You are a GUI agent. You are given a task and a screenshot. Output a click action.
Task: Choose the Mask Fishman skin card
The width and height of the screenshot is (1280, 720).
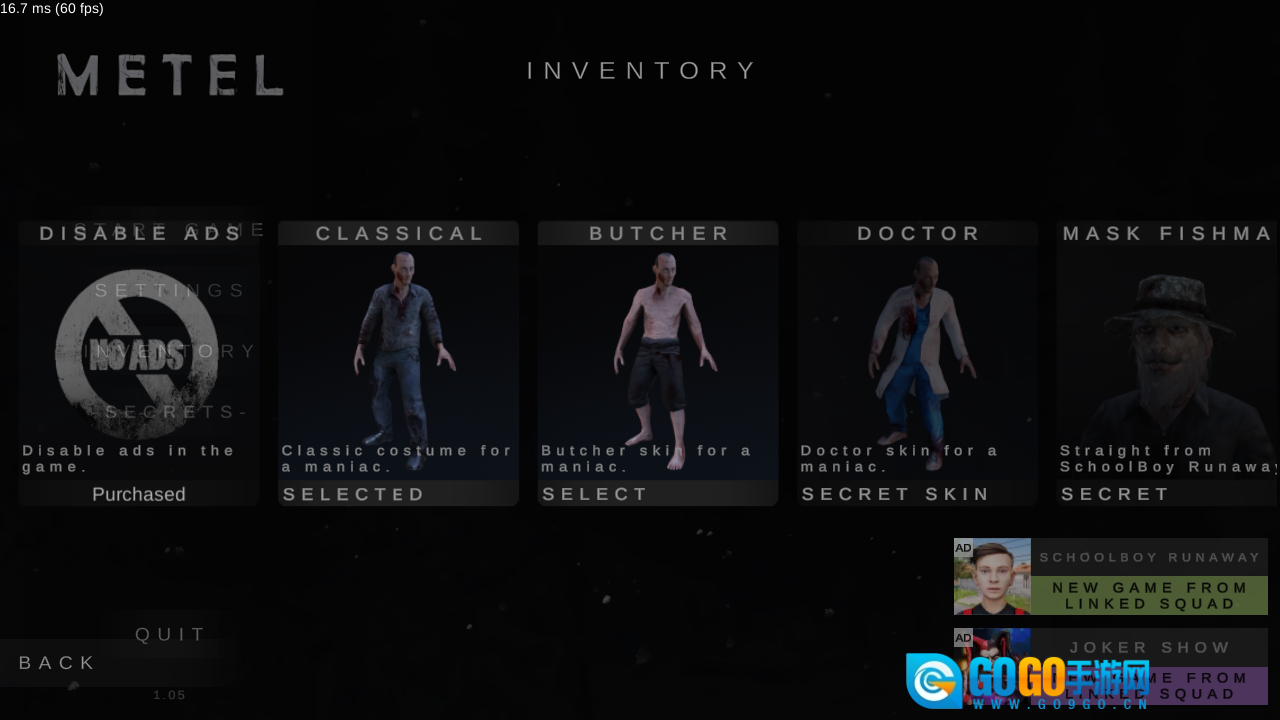coord(1168,350)
